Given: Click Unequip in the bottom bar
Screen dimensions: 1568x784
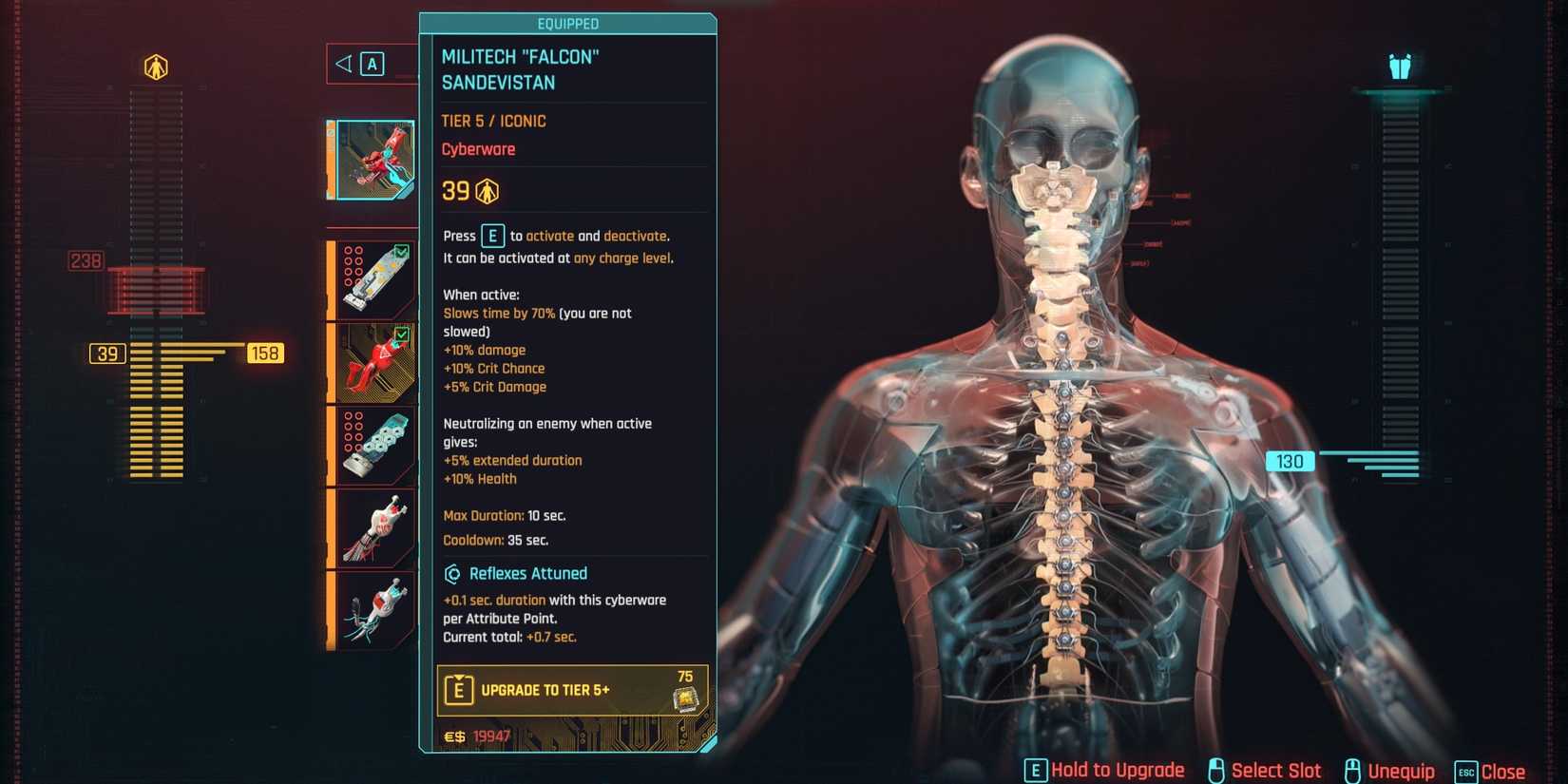Looking at the screenshot, I should (x=1400, y=770).
